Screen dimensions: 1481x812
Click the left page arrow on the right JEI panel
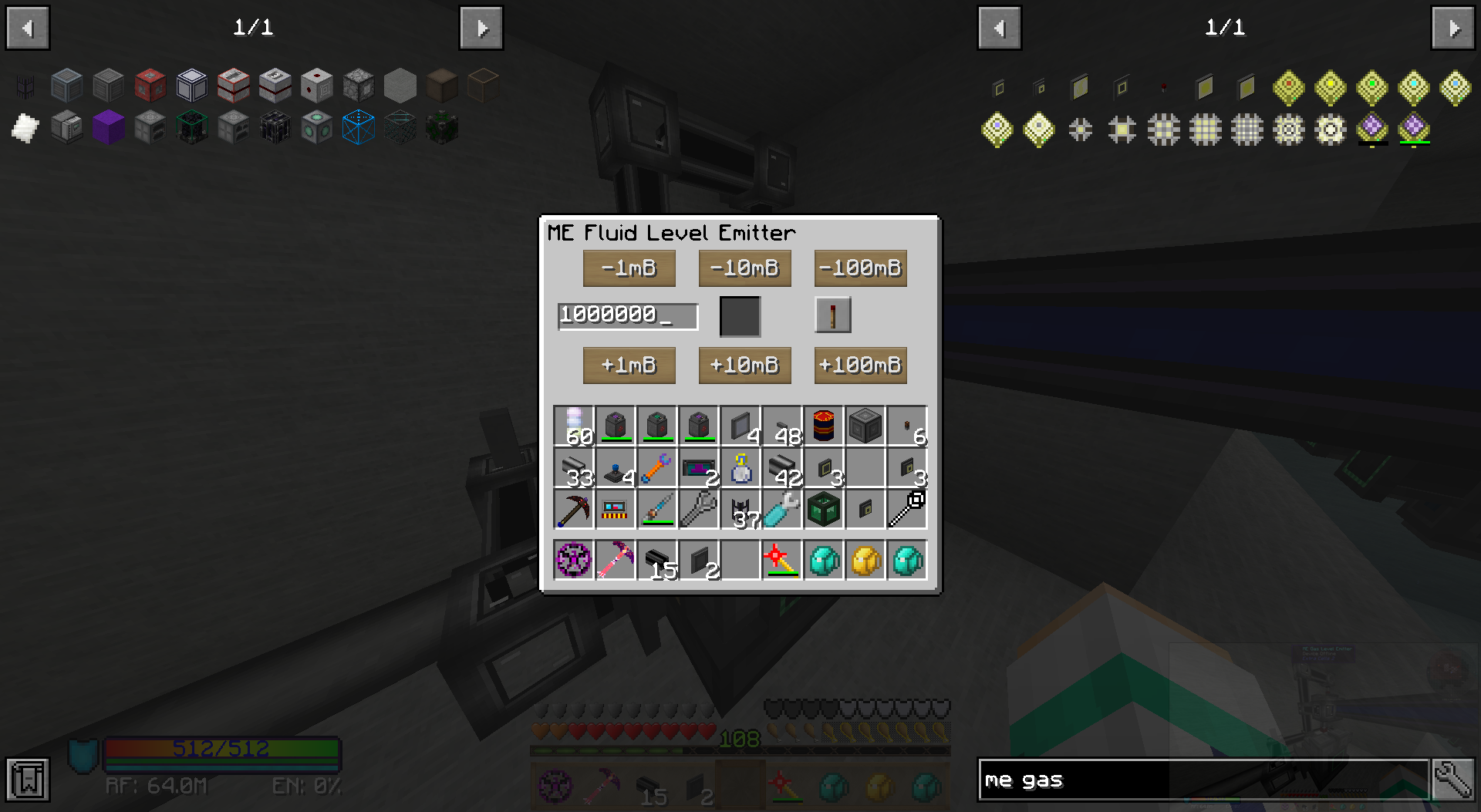point(999,27)
